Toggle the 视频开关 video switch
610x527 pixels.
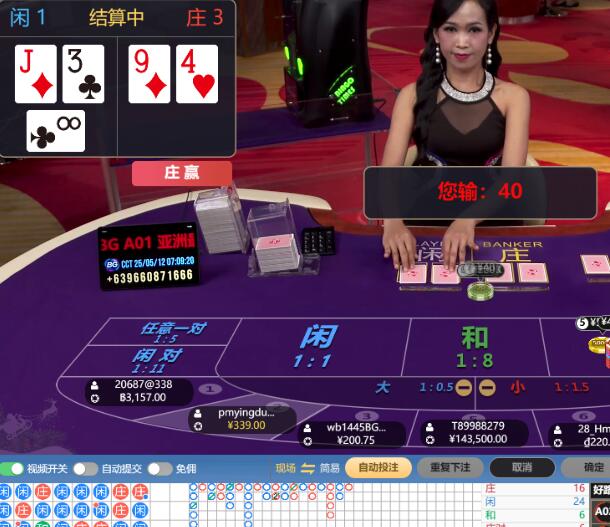point(14,468)
